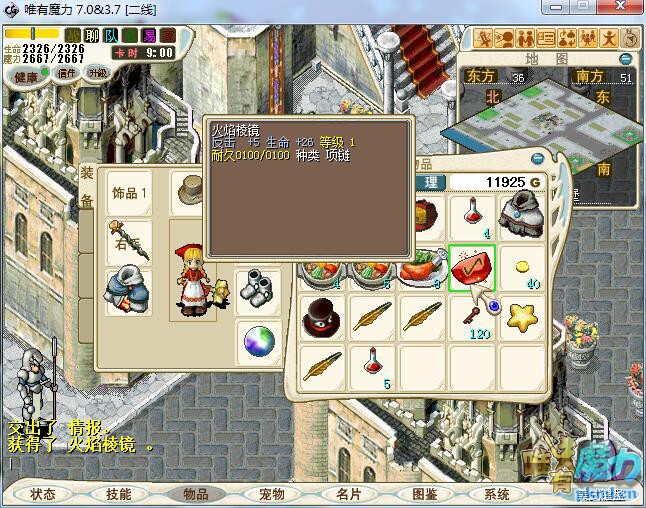646x508 pixels.
Task: Open the 宠物 (Pets) menu
Action: pyautogui.click(x=271, y=494)
